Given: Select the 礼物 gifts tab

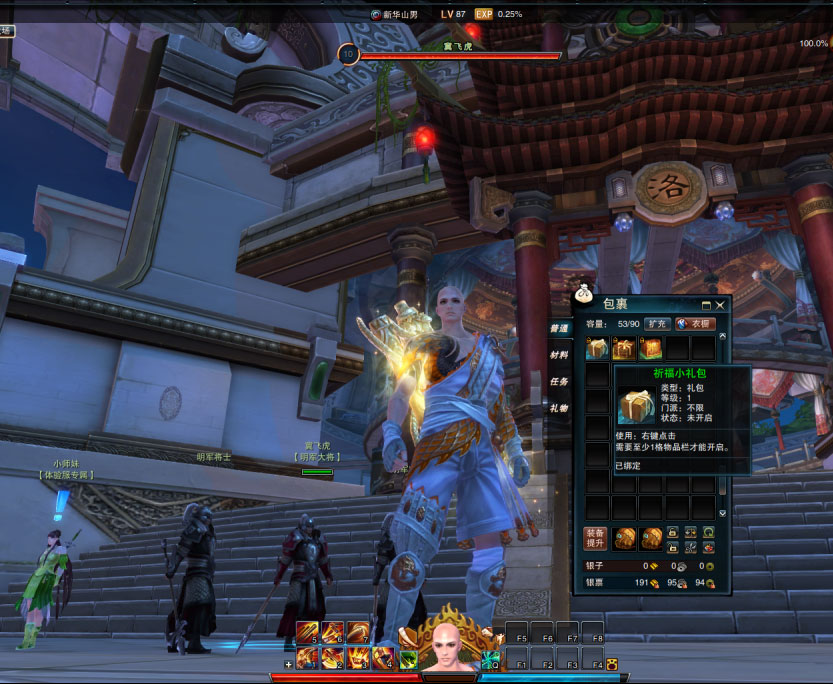Looking at the screenshot, I should tap(560, 408).
